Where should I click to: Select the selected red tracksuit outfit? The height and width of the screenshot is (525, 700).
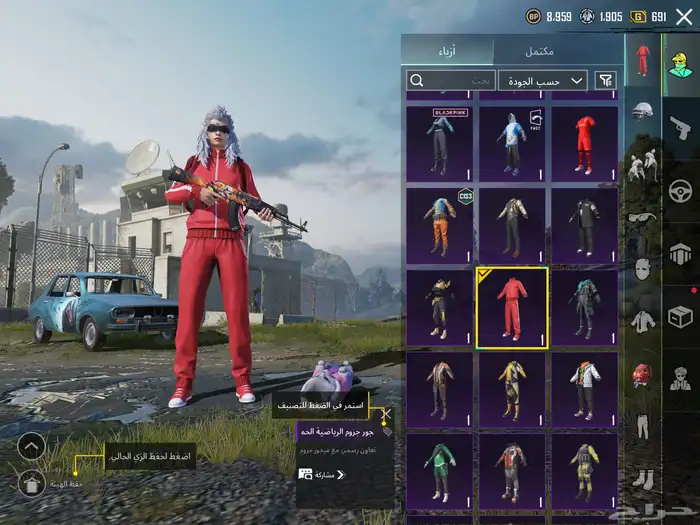(x=512, y=307)
